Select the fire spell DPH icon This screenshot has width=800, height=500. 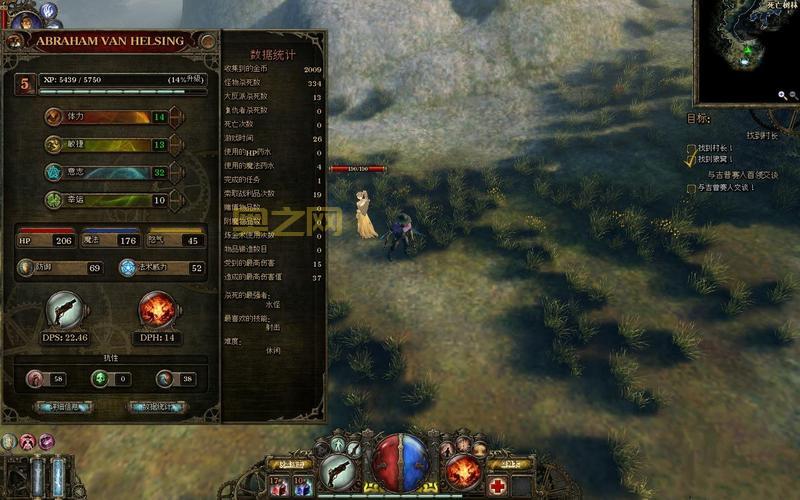(x=156, y=310)
